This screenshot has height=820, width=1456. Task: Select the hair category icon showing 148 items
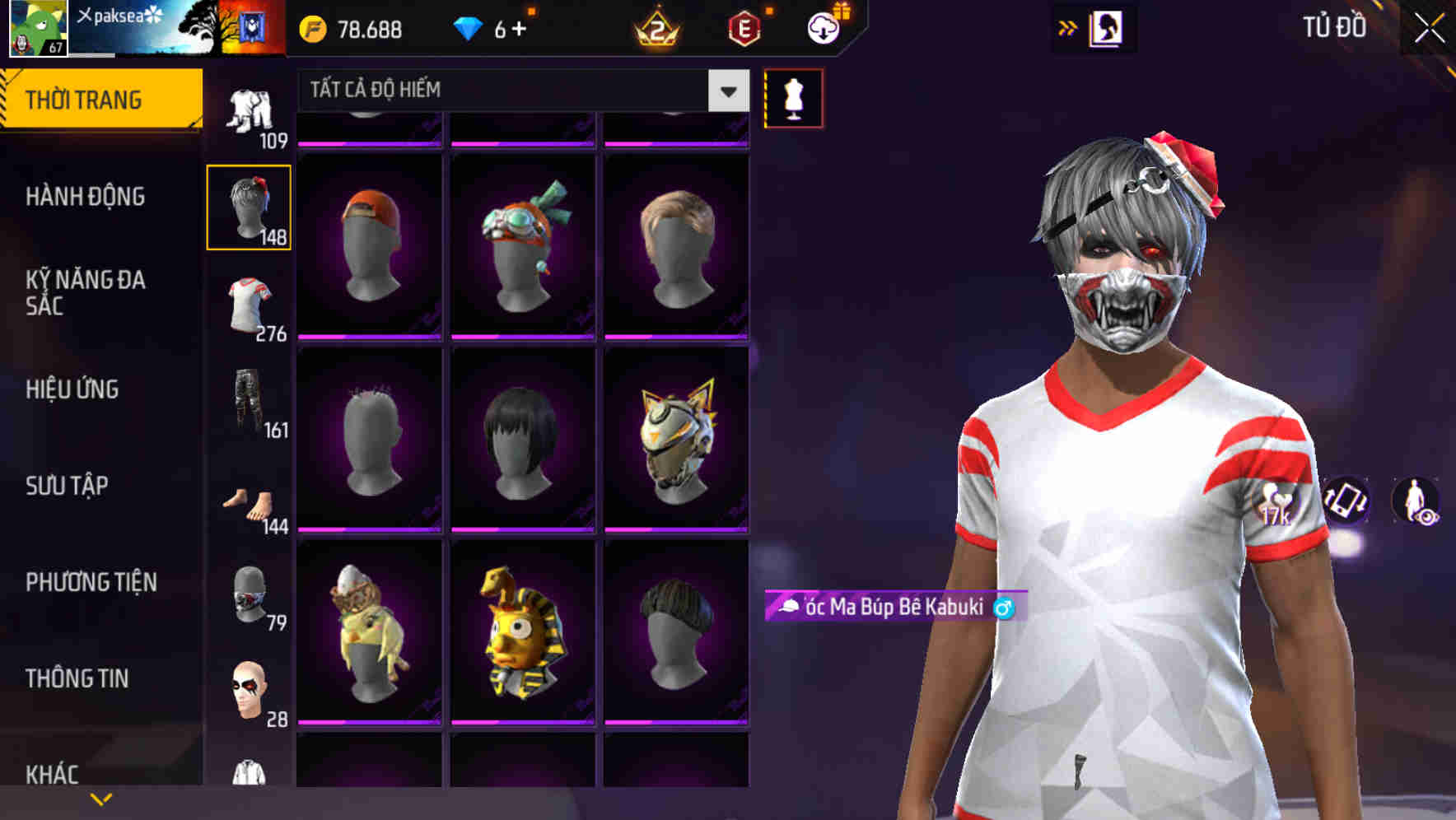click(249, 206)
